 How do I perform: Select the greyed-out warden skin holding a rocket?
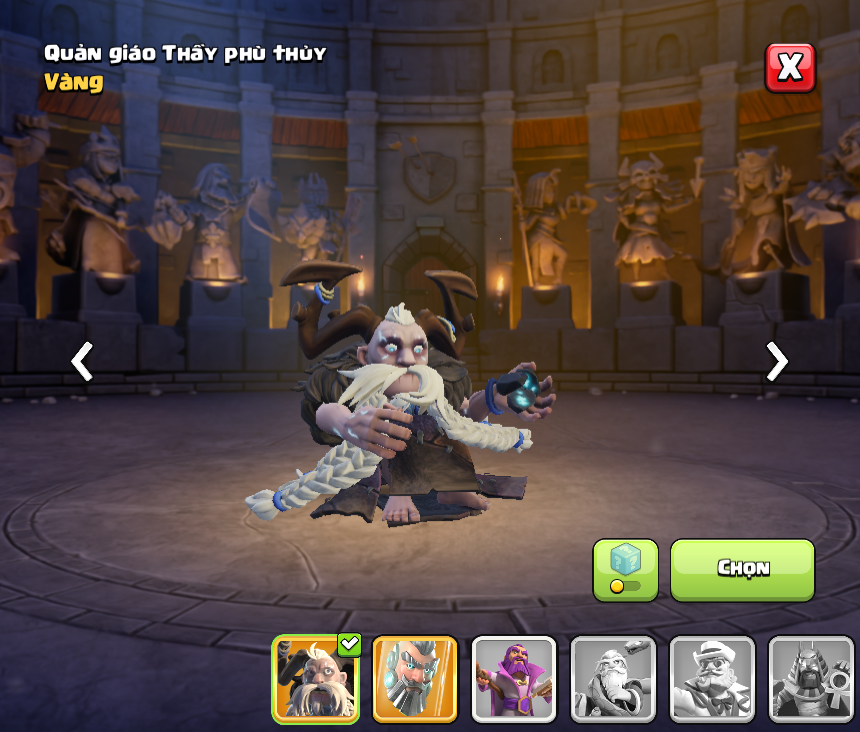pos(613,679)
